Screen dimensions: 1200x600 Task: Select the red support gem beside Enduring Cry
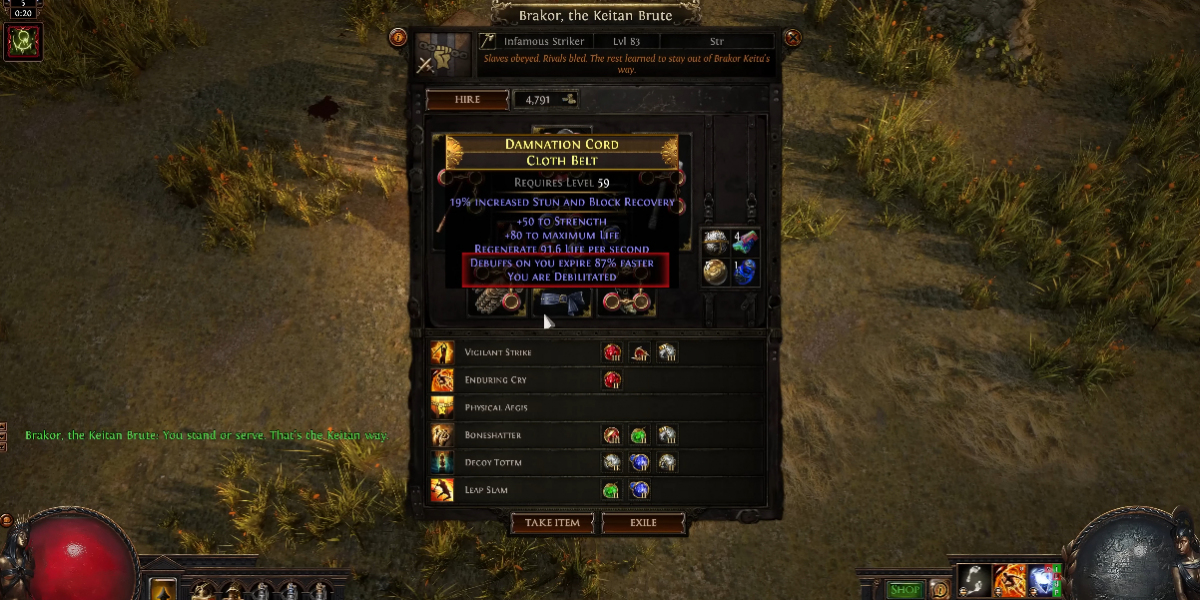[612, 380]
